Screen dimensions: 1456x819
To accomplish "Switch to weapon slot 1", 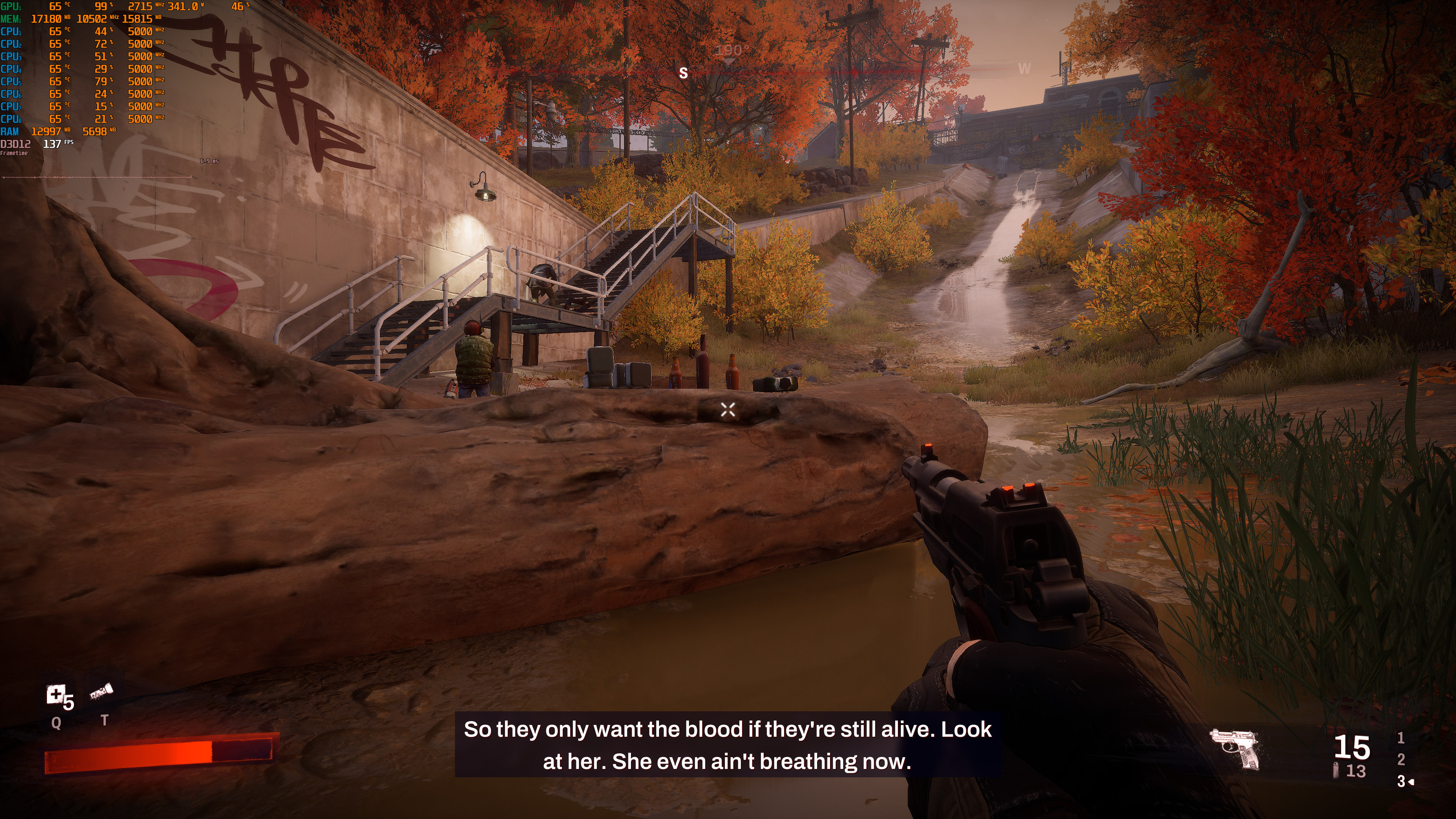I will pos(1401,737).
